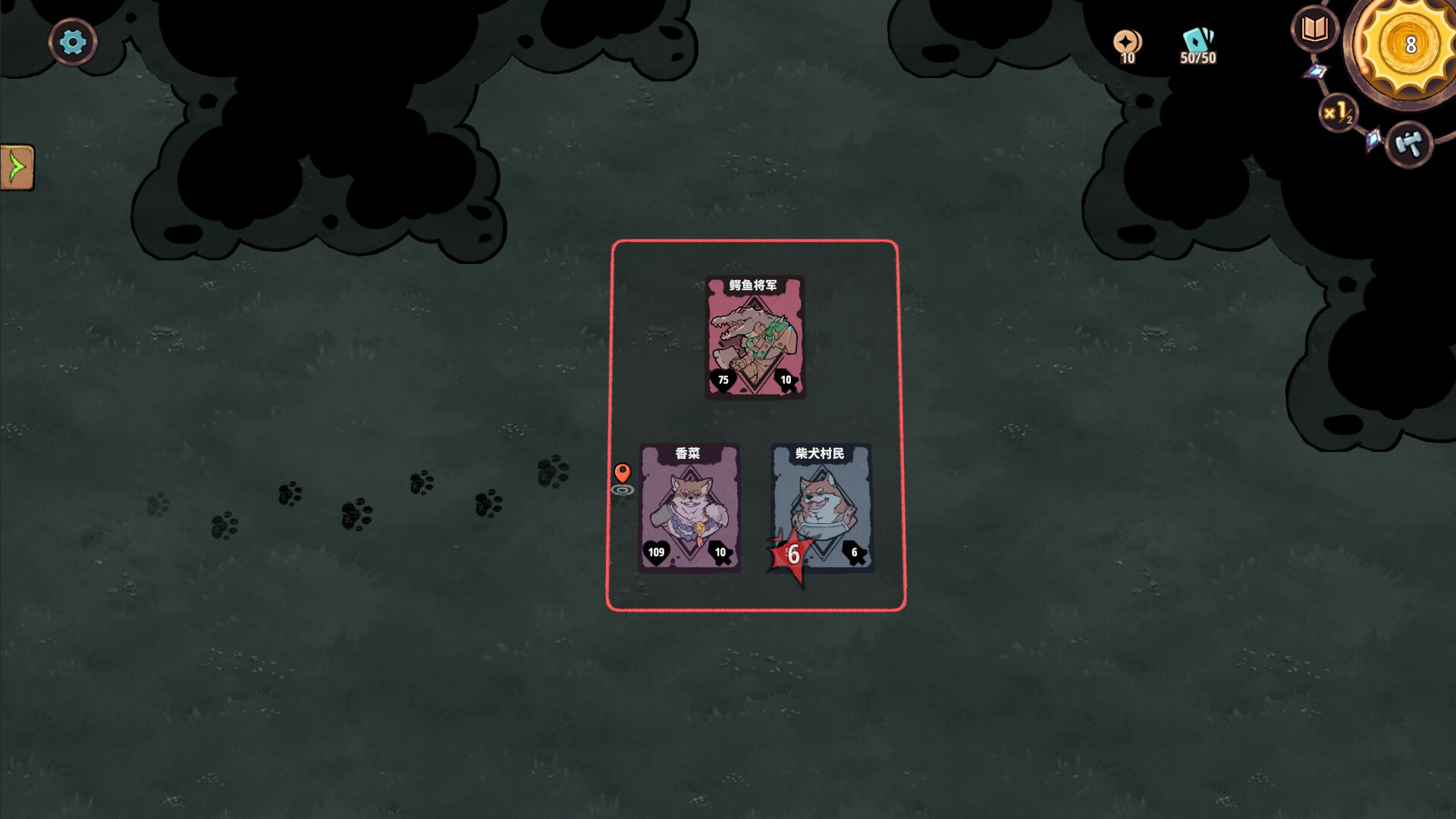Expand the left panel via green arrow tab
The width and height of the screenshot is (1456, 819).
click(x=17, y=168)
